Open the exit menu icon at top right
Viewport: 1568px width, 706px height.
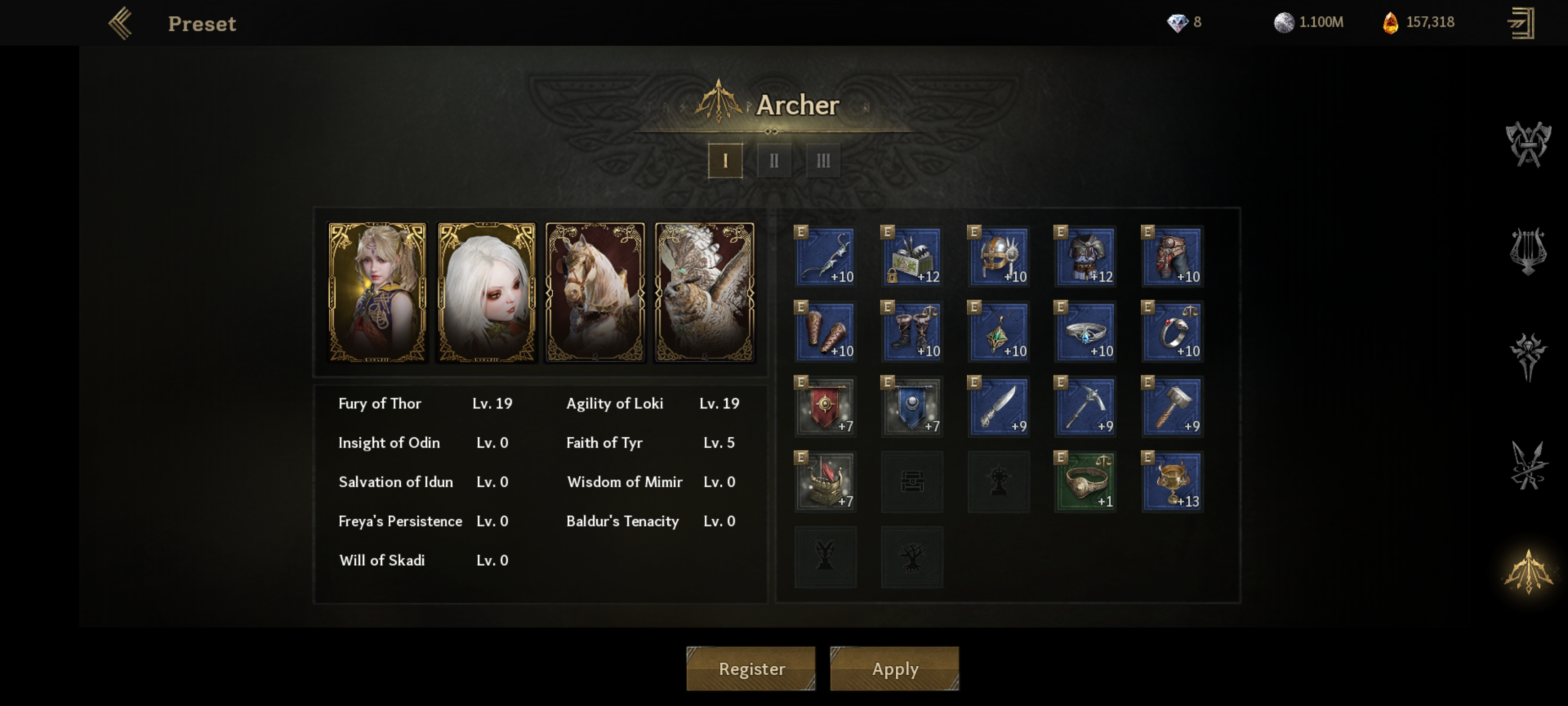point(1520,23)
